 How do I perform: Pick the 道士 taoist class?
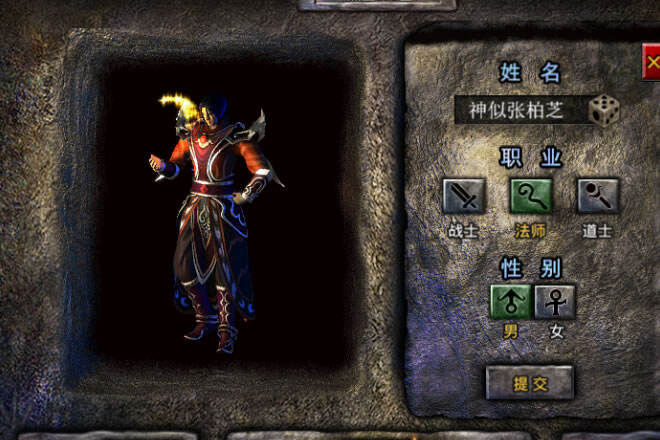pyautogui.click(x=598, y=197)
